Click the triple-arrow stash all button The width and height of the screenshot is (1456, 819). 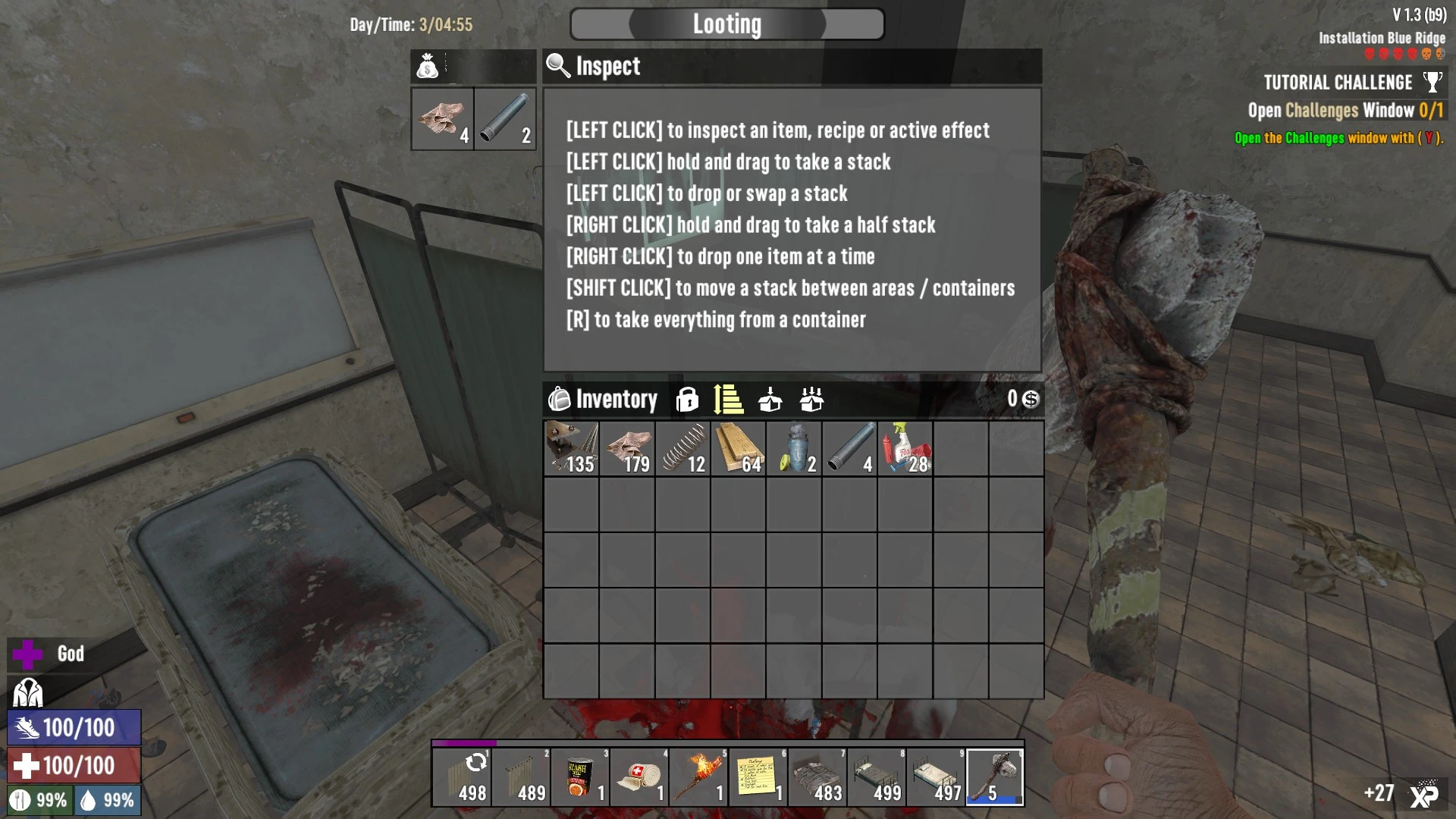811,399
